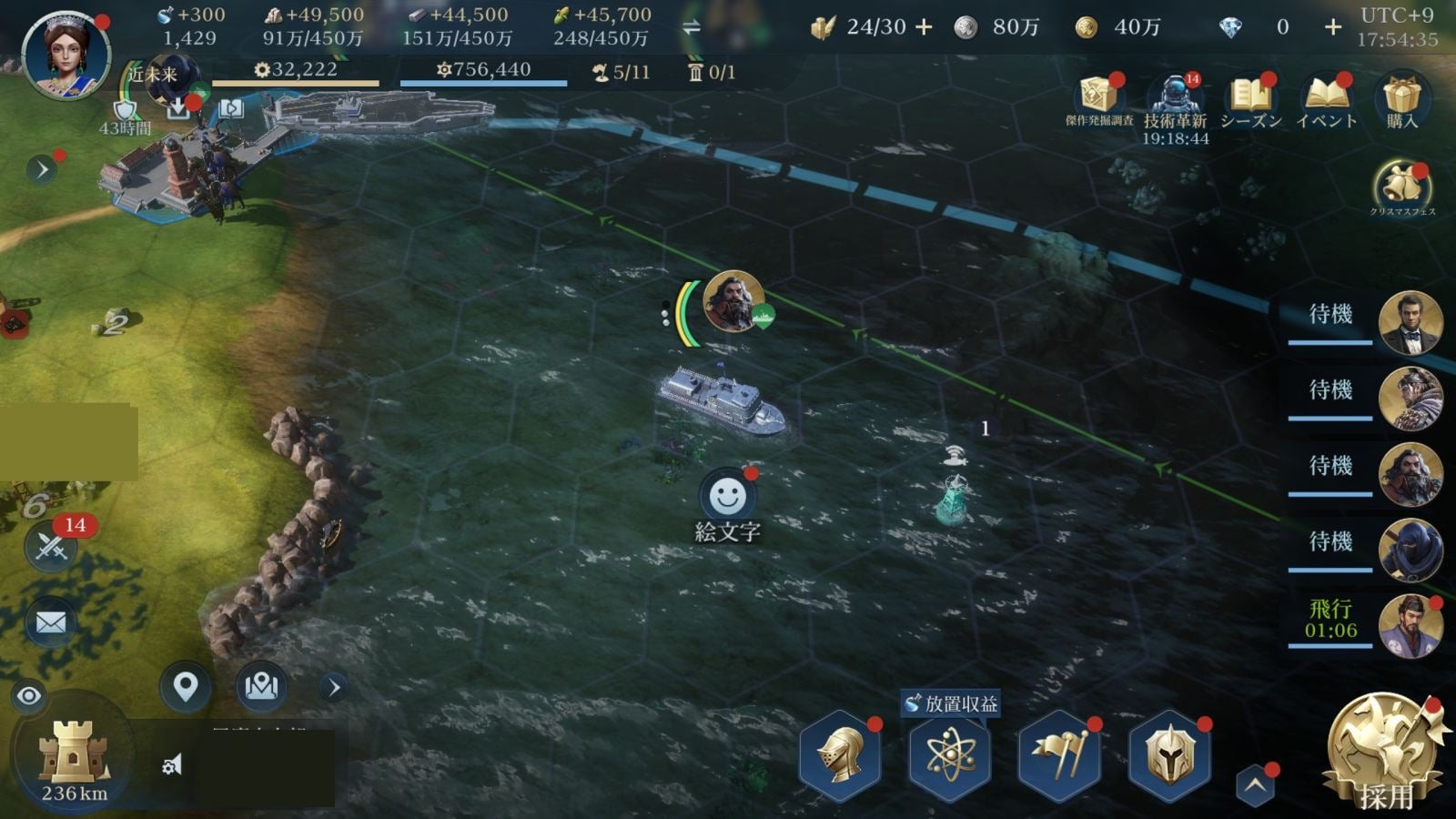Open the 購入 gift shop
This screenshot has width=1456, height=819.
pyautogui.click(x=1401, y=98)
